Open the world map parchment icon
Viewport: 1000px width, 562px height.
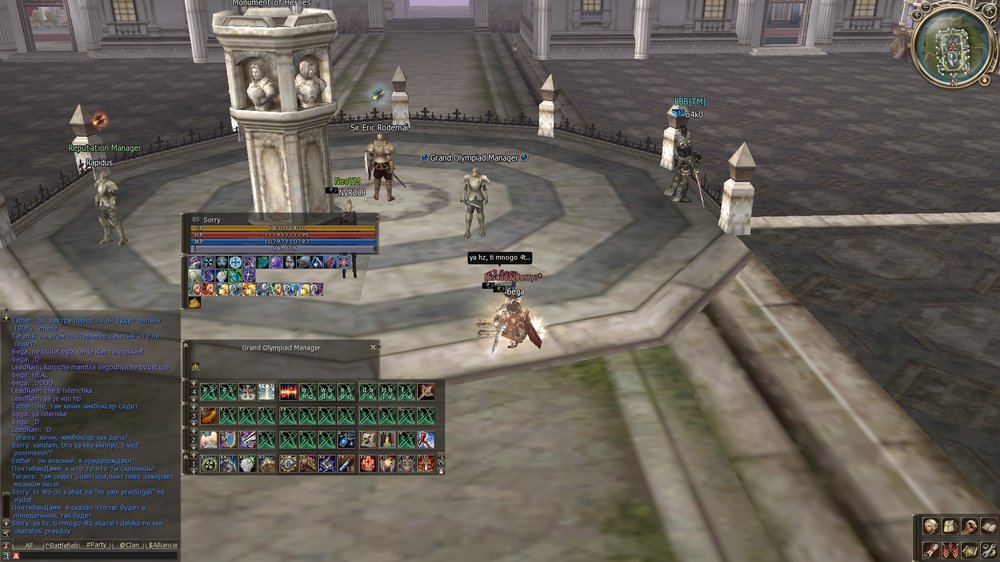click(x=969, y=549)
